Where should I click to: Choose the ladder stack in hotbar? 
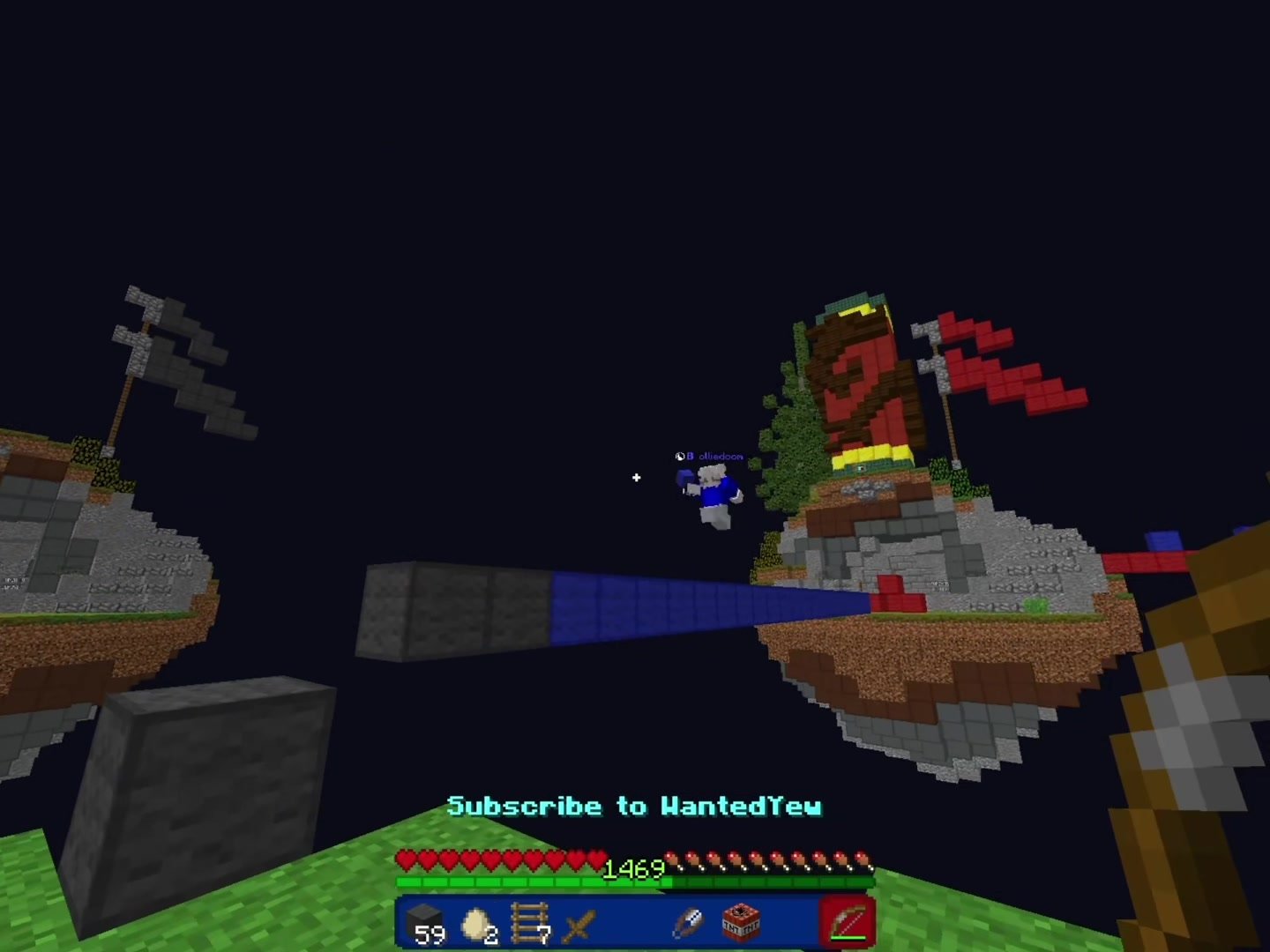[x=529, y=923]
